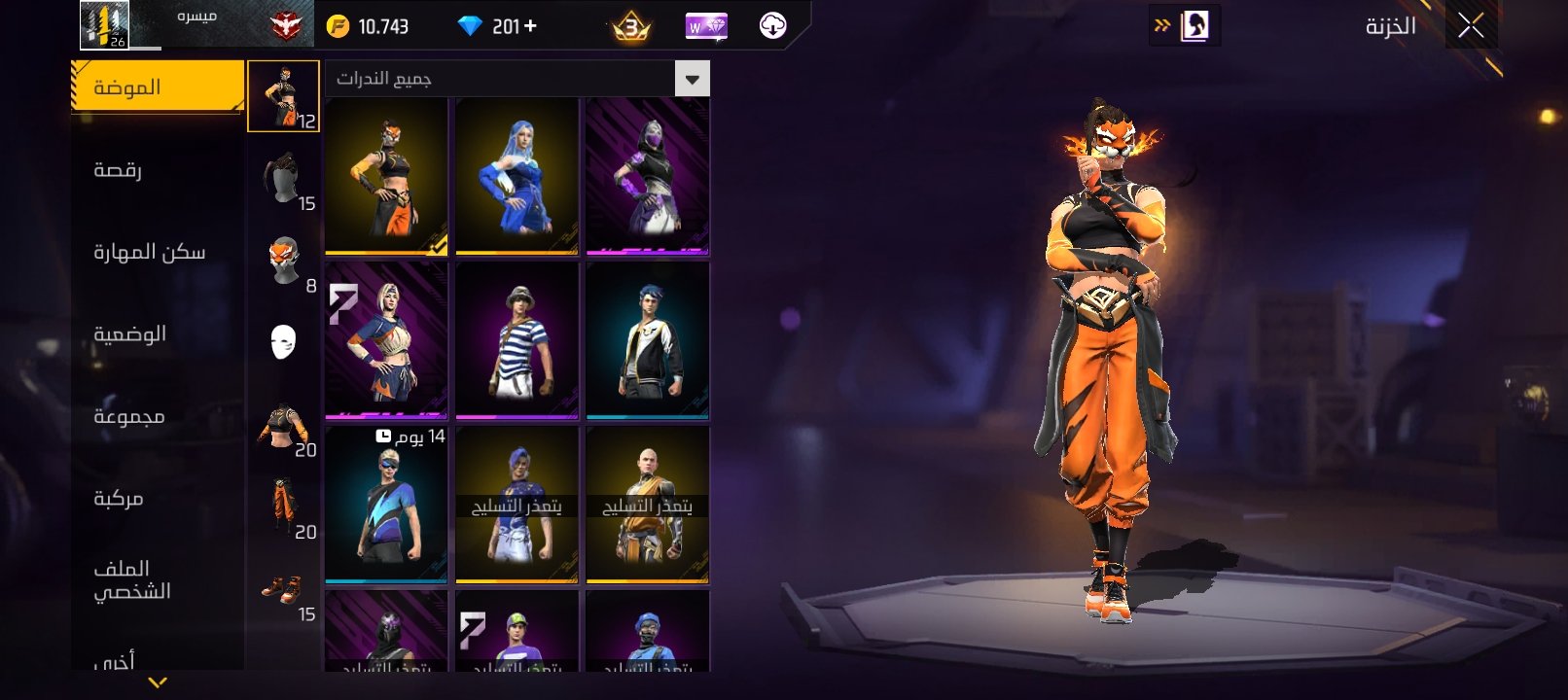Select the white face mask subcategory
1568x700 pixels.
(283, 342)
